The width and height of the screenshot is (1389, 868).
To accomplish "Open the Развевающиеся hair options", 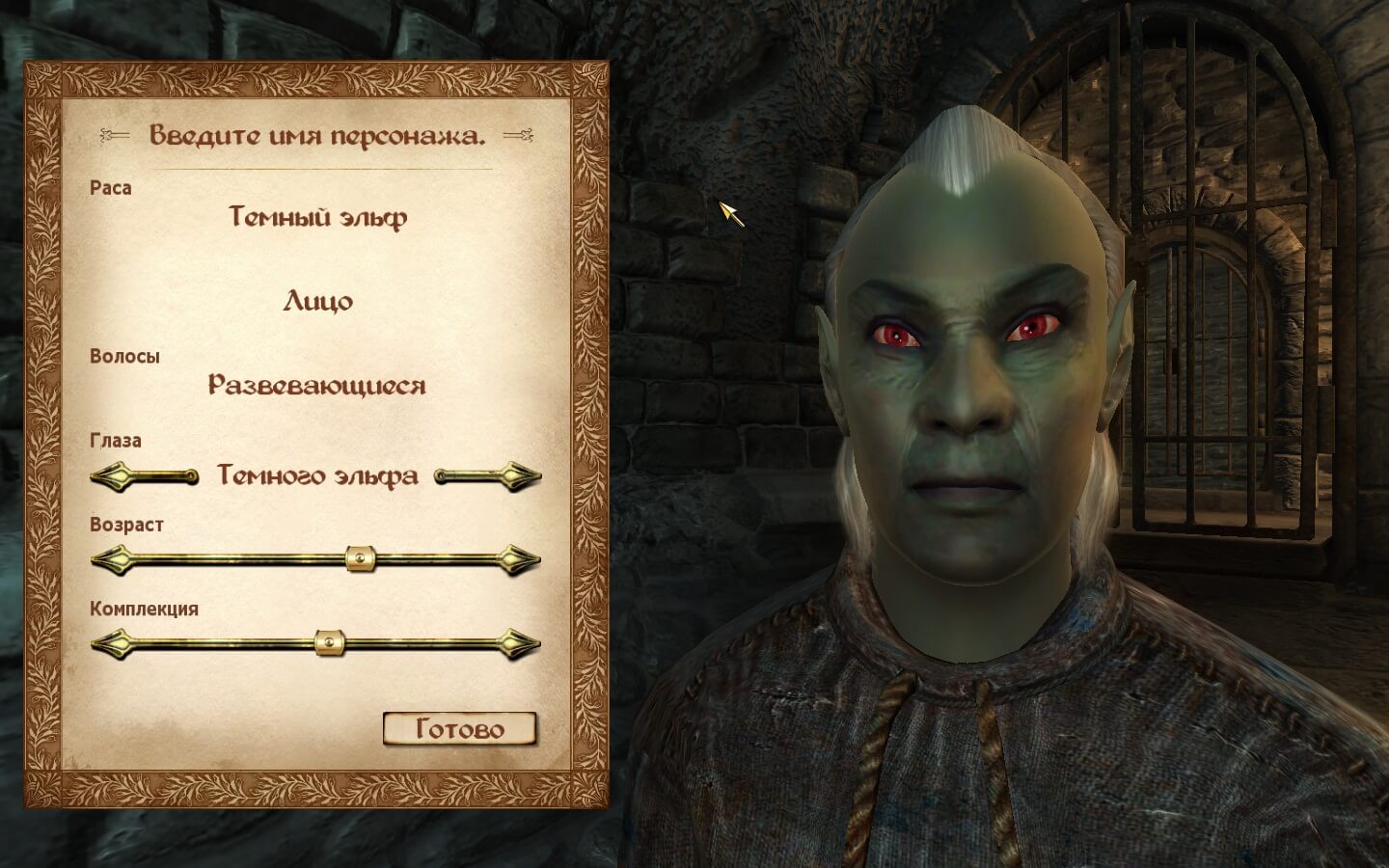I will coord(317,386).
